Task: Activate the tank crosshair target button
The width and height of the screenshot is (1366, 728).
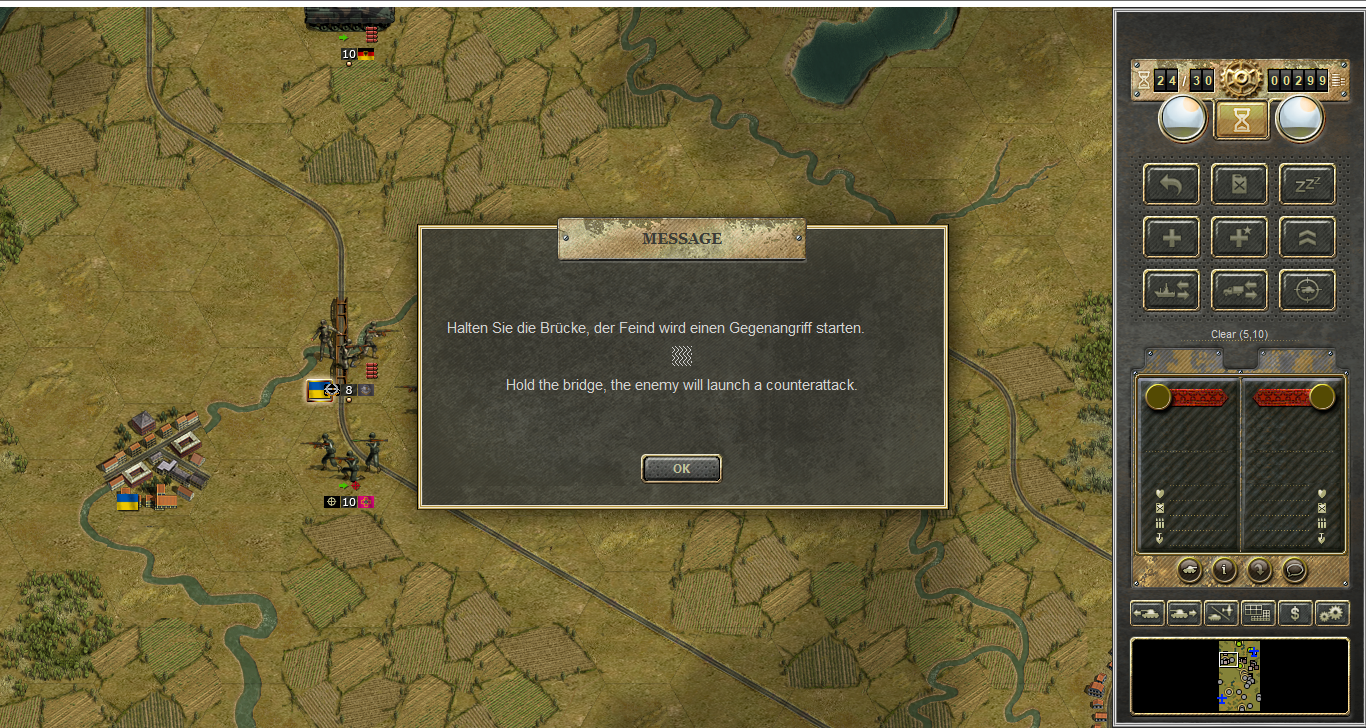Action: coord(1307,290)
